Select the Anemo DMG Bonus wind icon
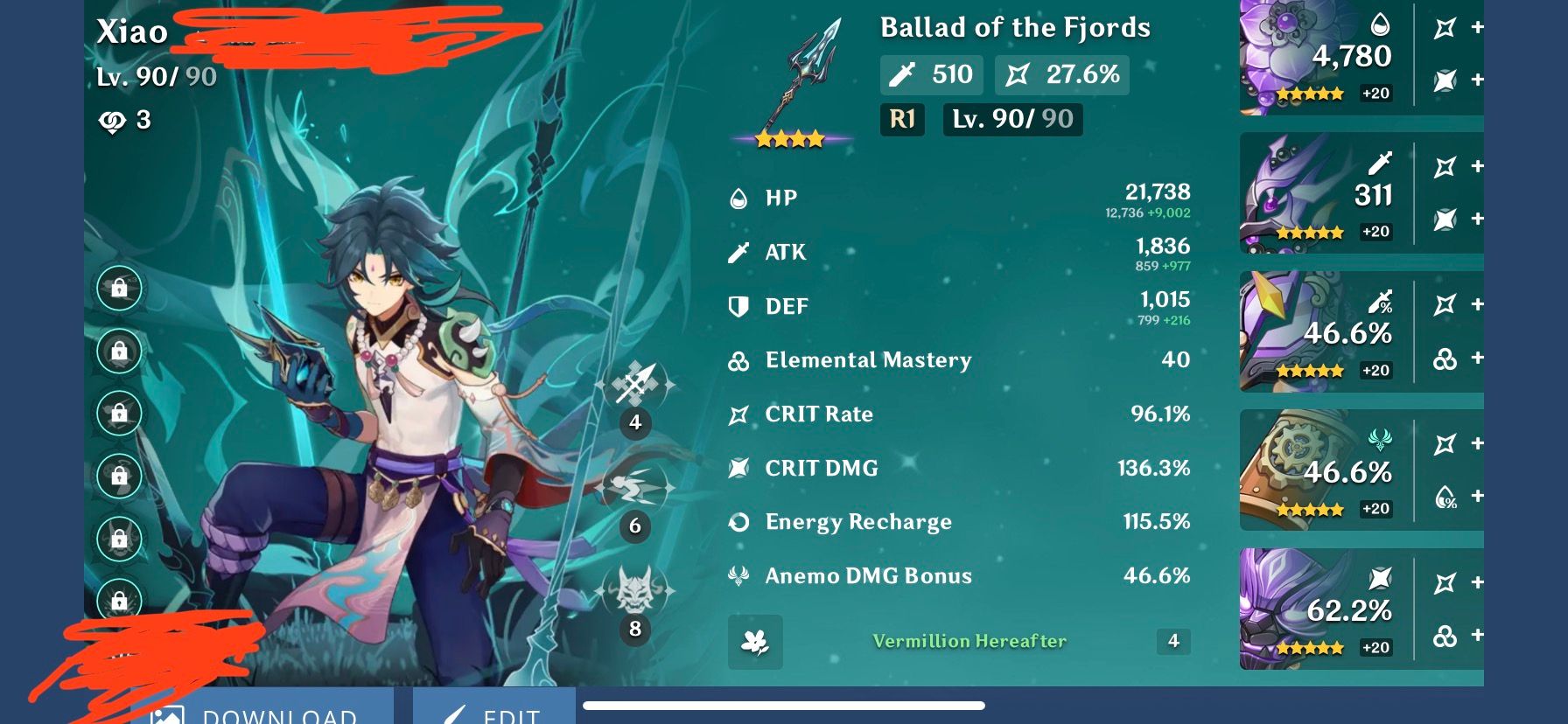 coord(738,575)
